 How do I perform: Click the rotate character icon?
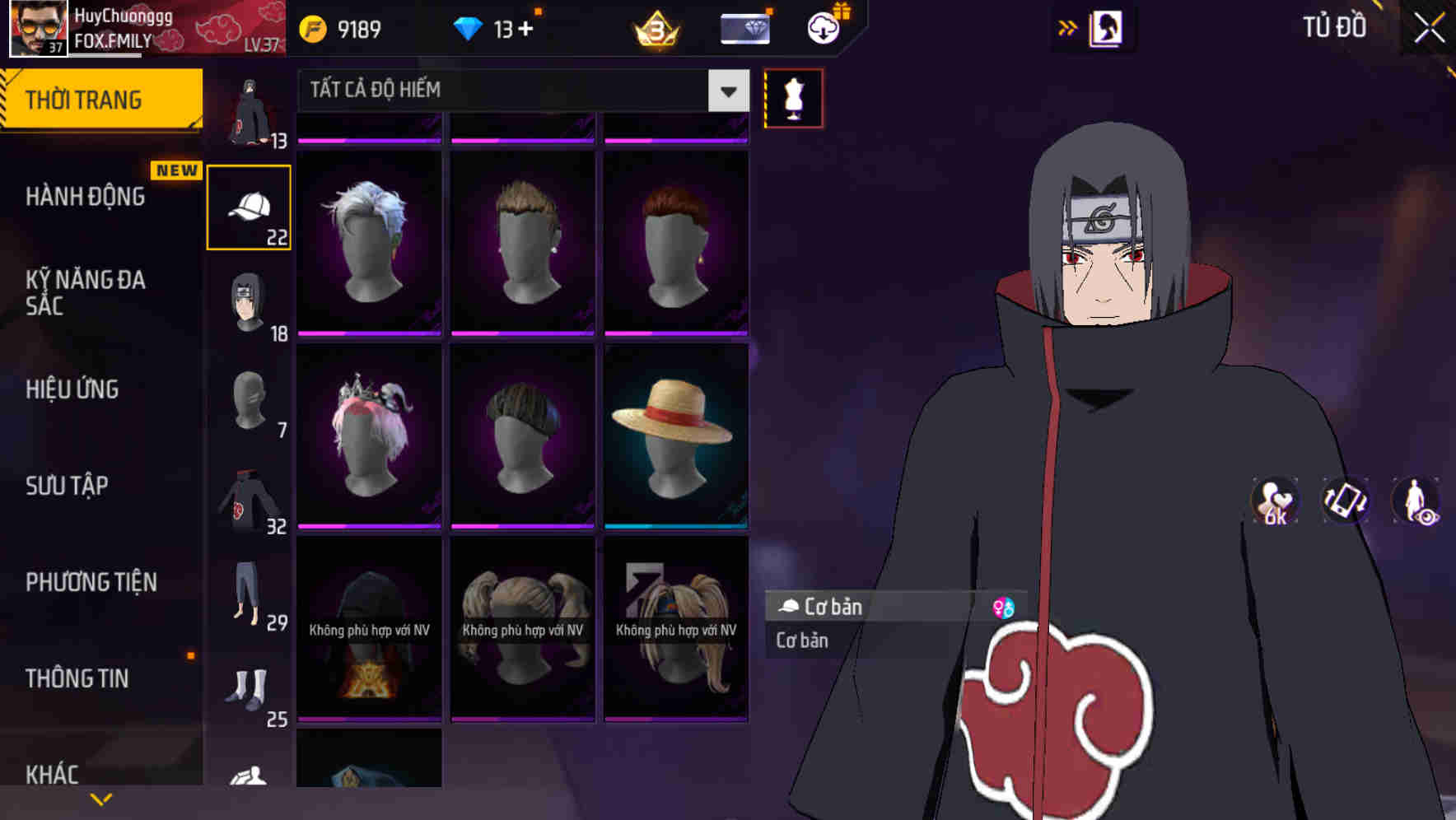1345,502
